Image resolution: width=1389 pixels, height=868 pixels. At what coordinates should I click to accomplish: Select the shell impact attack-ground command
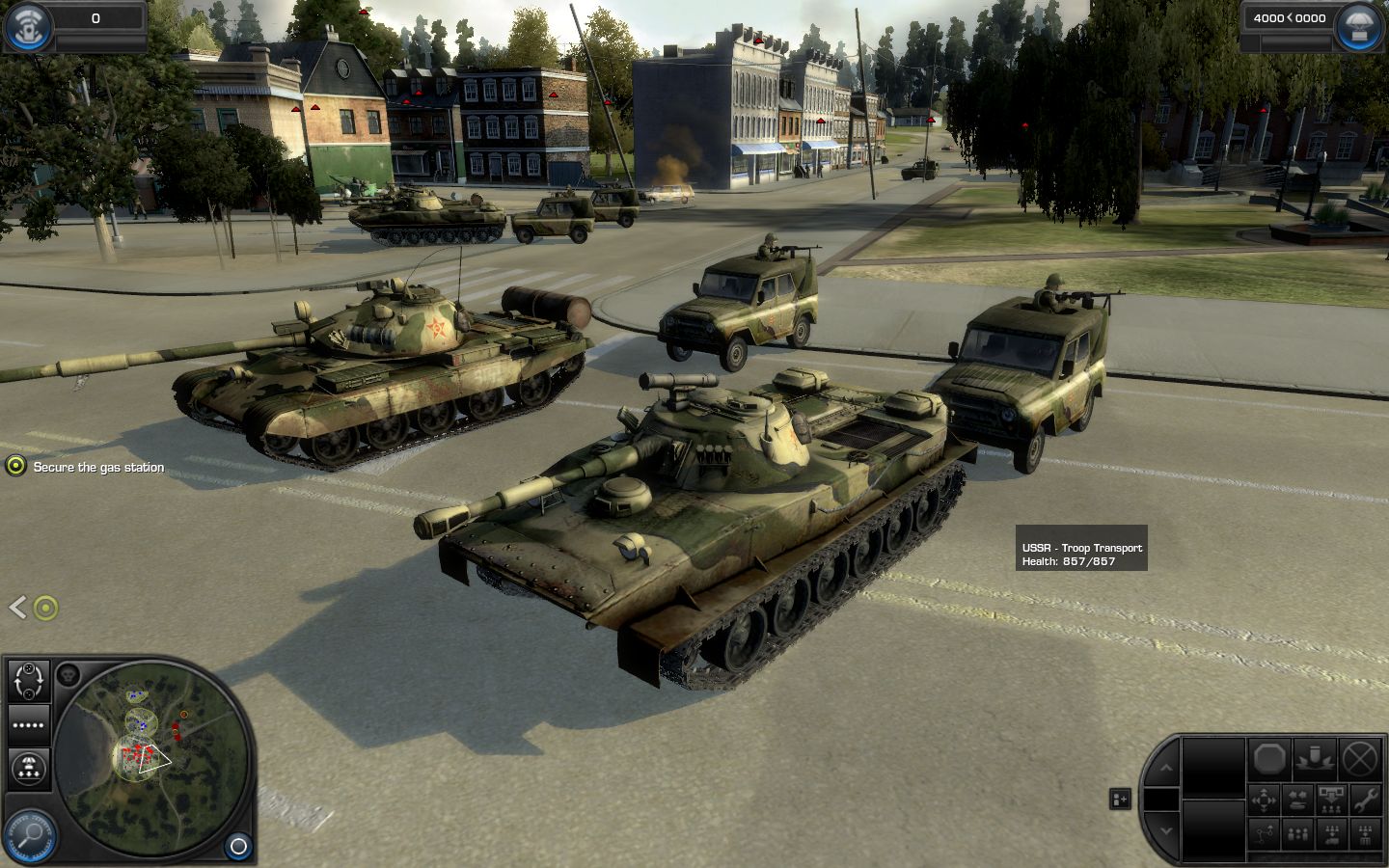coord(1315,760)
